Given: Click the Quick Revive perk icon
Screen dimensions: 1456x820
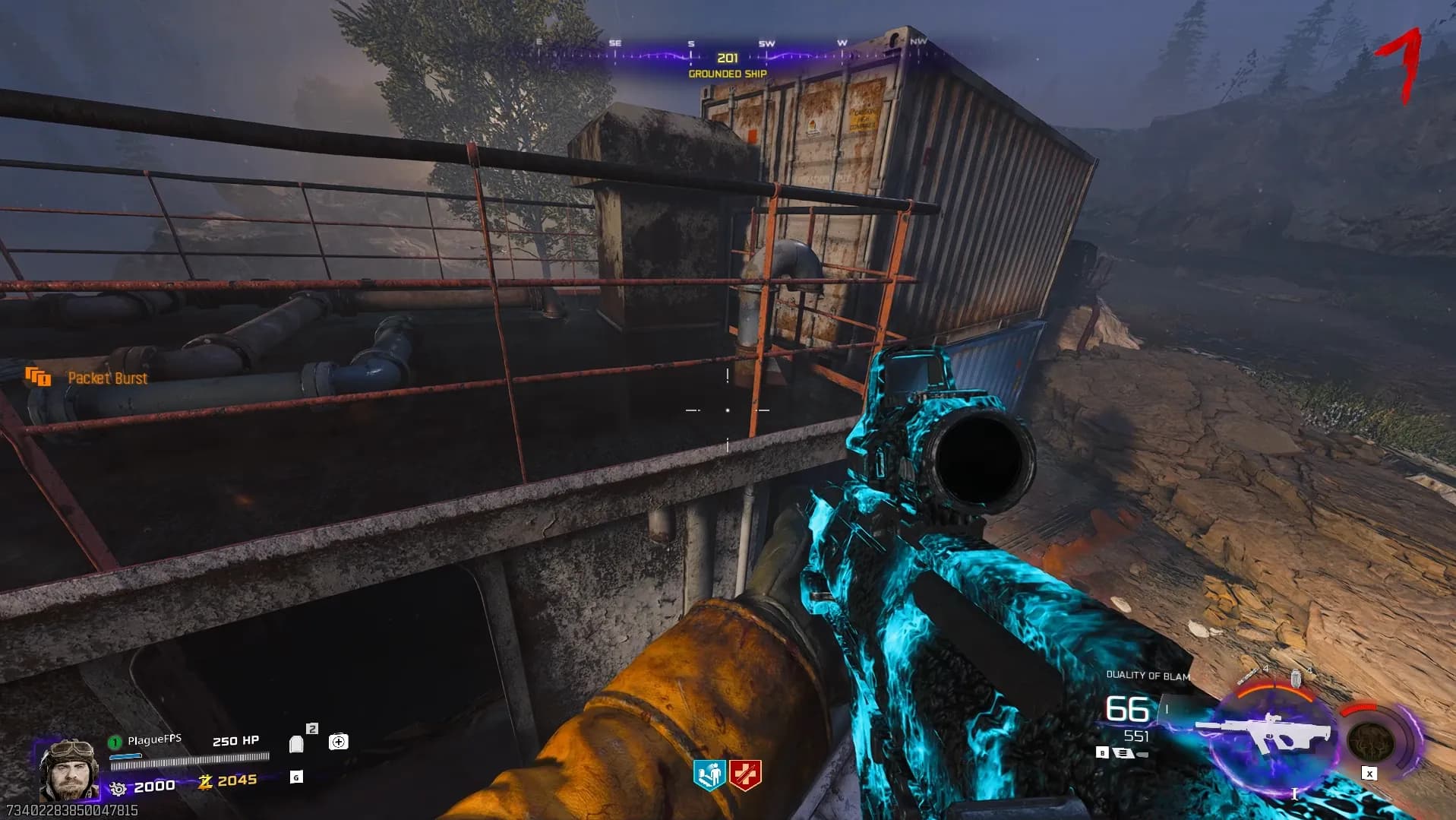Looking at the screenshot, I should (709, 775).
